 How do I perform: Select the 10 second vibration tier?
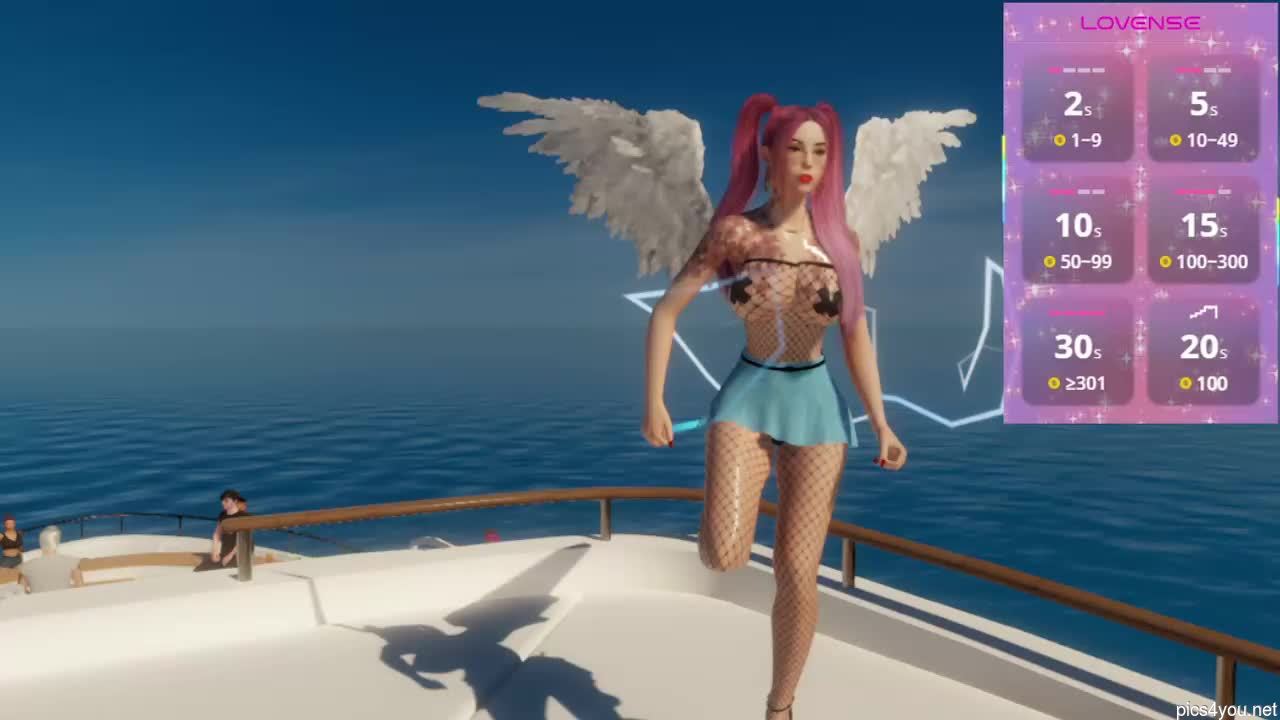click(x=1077, y=227)
